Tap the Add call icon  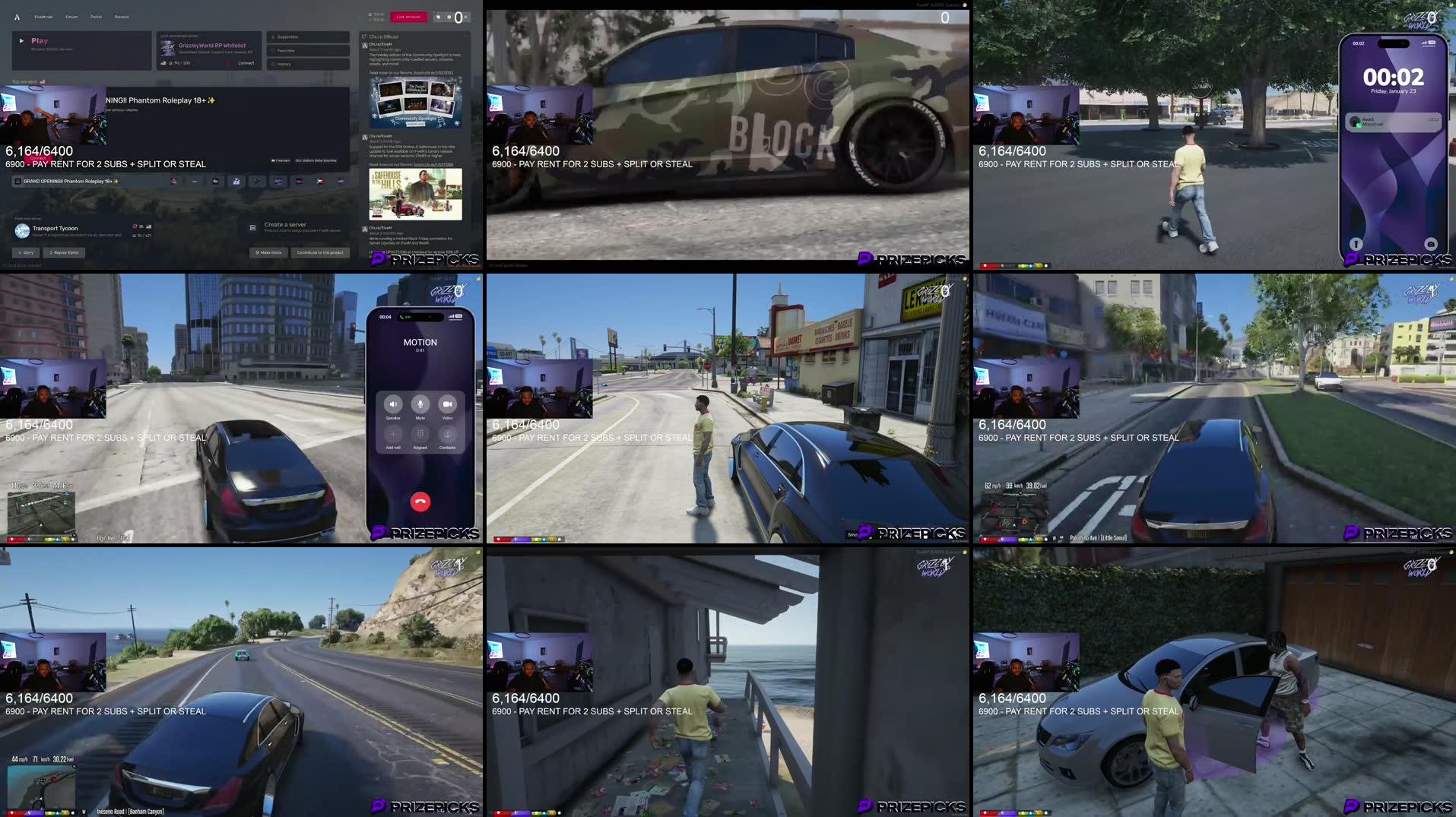[x=393, y=434]
